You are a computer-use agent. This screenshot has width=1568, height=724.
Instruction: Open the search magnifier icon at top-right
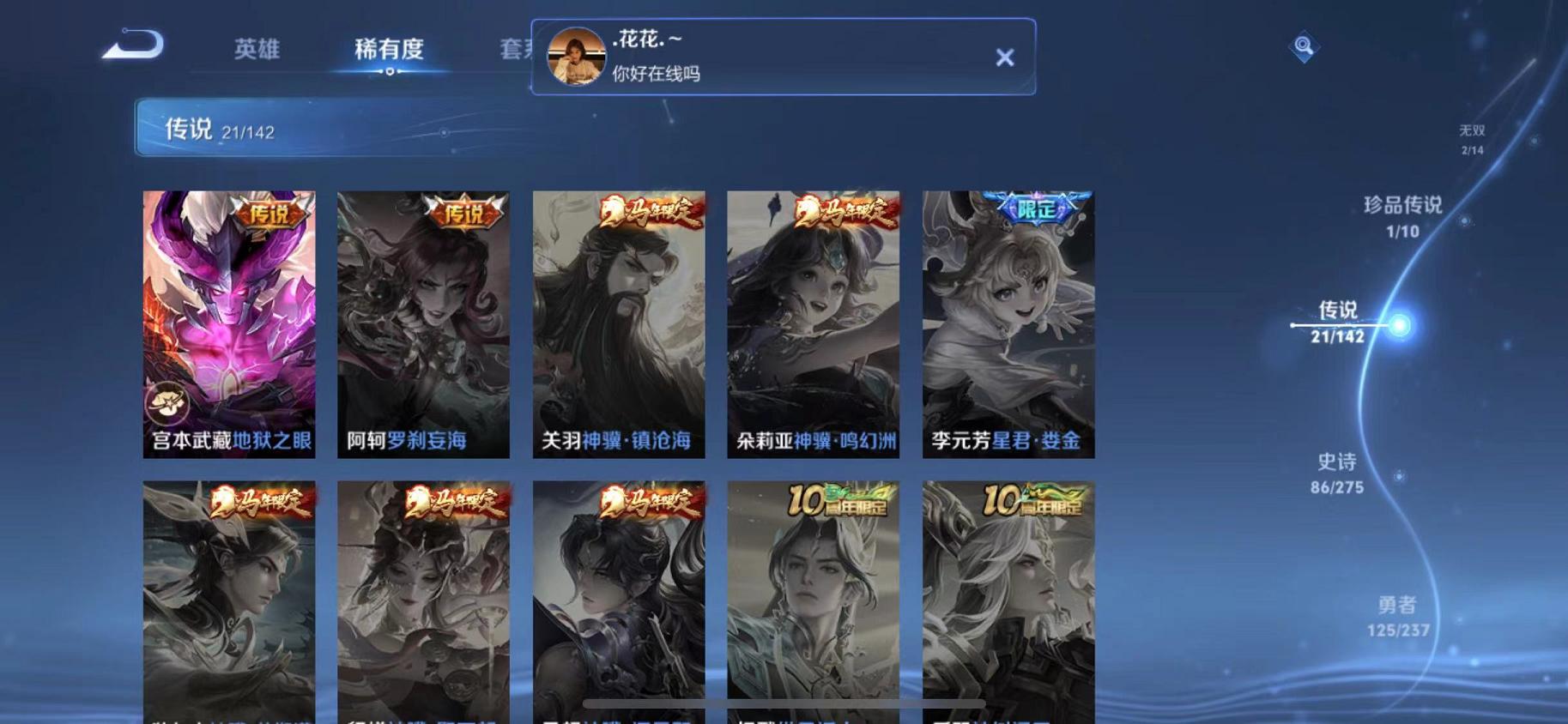point(1305,45)
